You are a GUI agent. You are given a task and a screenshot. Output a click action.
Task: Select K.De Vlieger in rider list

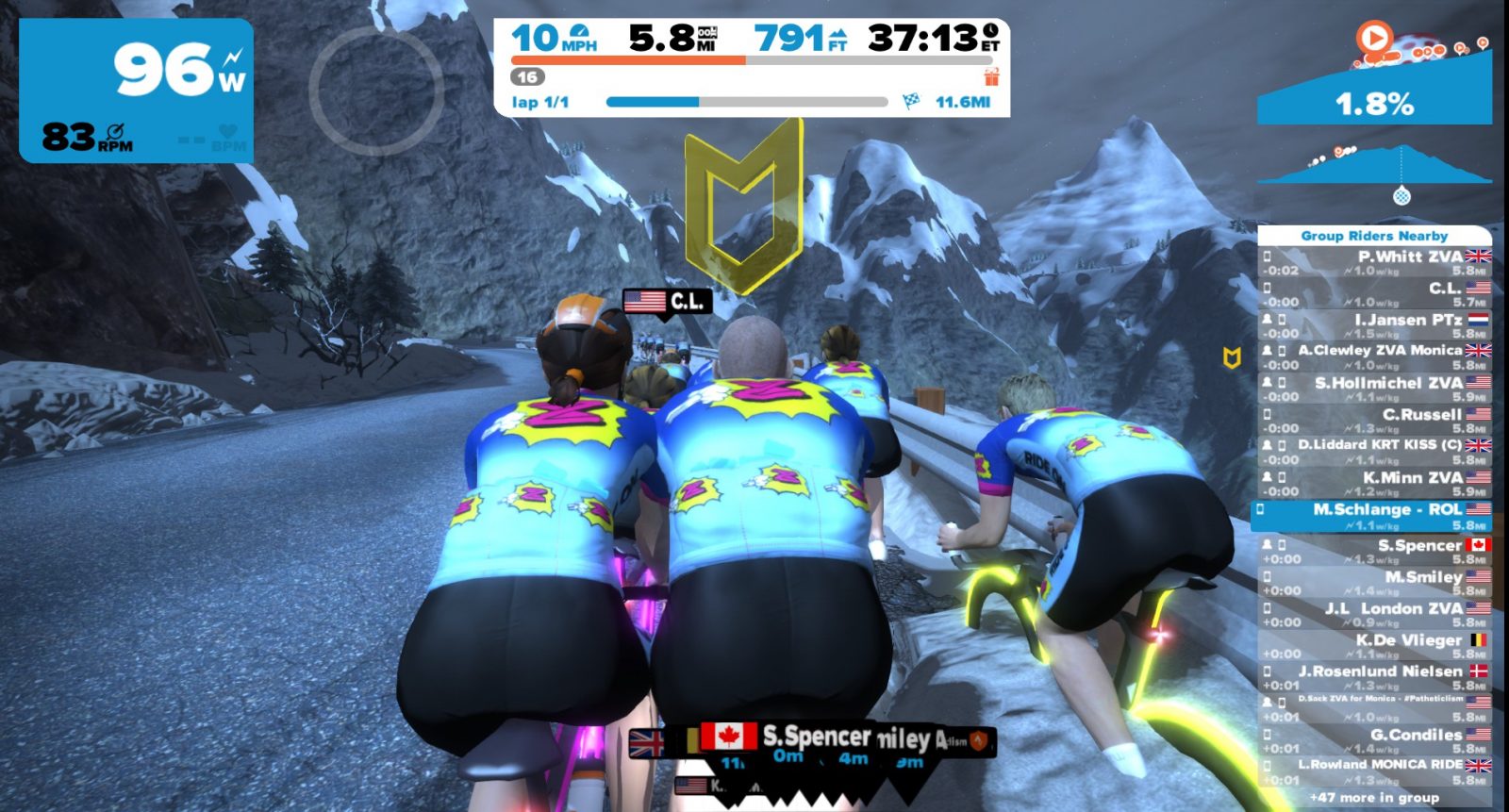pyautogui.click(x=1374, y=646)
